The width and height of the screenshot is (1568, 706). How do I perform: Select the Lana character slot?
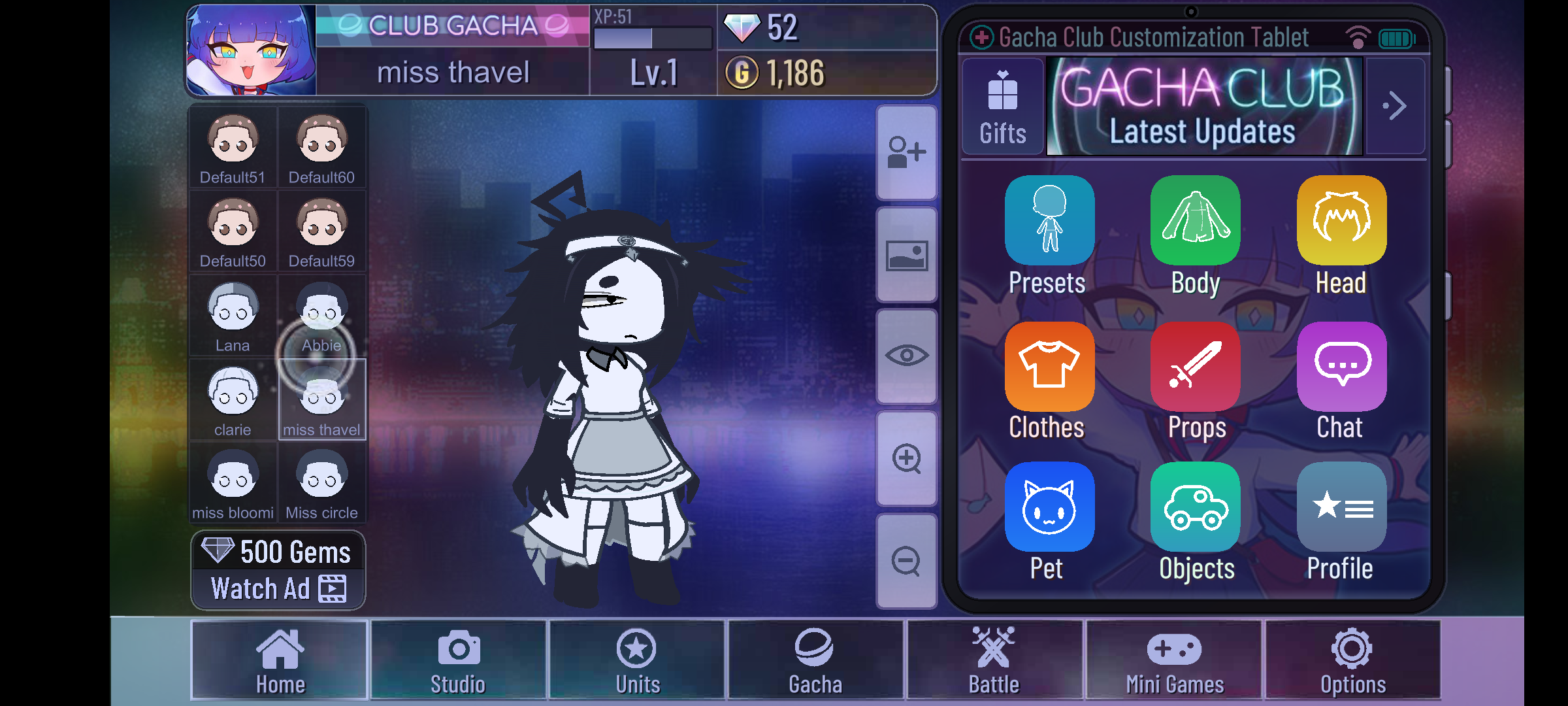[x=233, y=316]
